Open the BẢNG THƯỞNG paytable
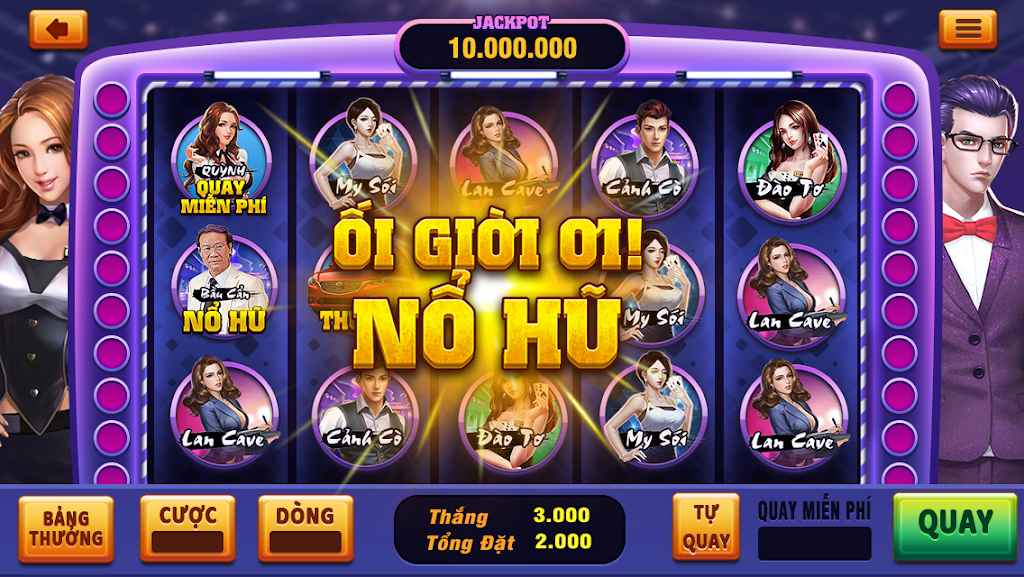The image size is (1024, 577). [x=66, y=529]
